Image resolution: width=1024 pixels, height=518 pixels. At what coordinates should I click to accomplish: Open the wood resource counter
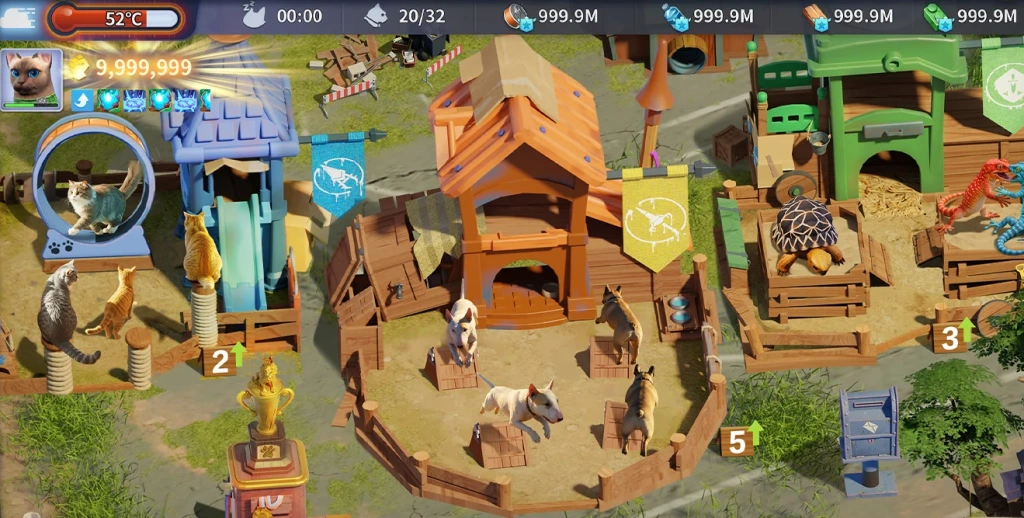(x=848, y=16)
